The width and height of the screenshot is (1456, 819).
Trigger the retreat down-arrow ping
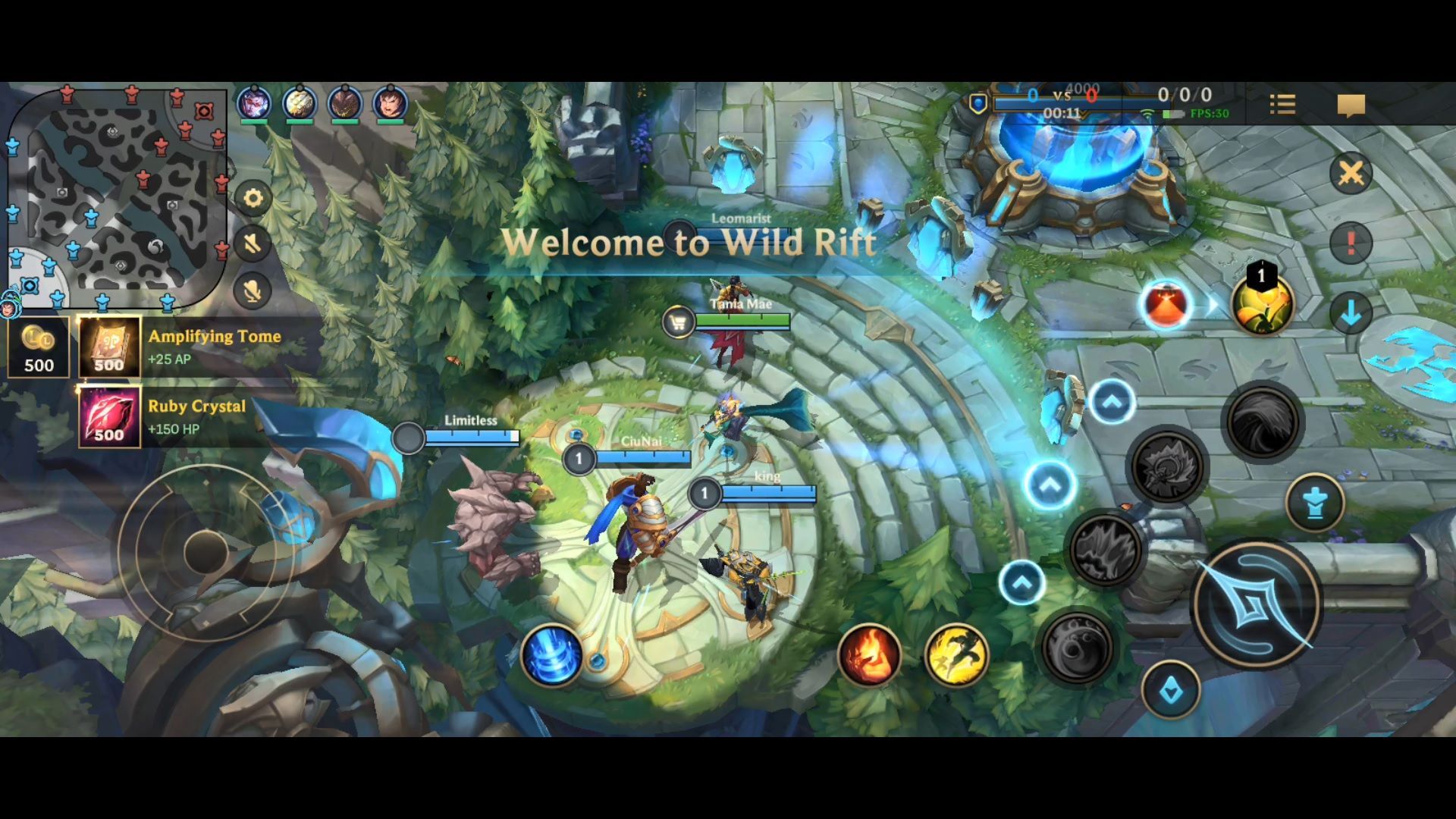[1351, 313]
